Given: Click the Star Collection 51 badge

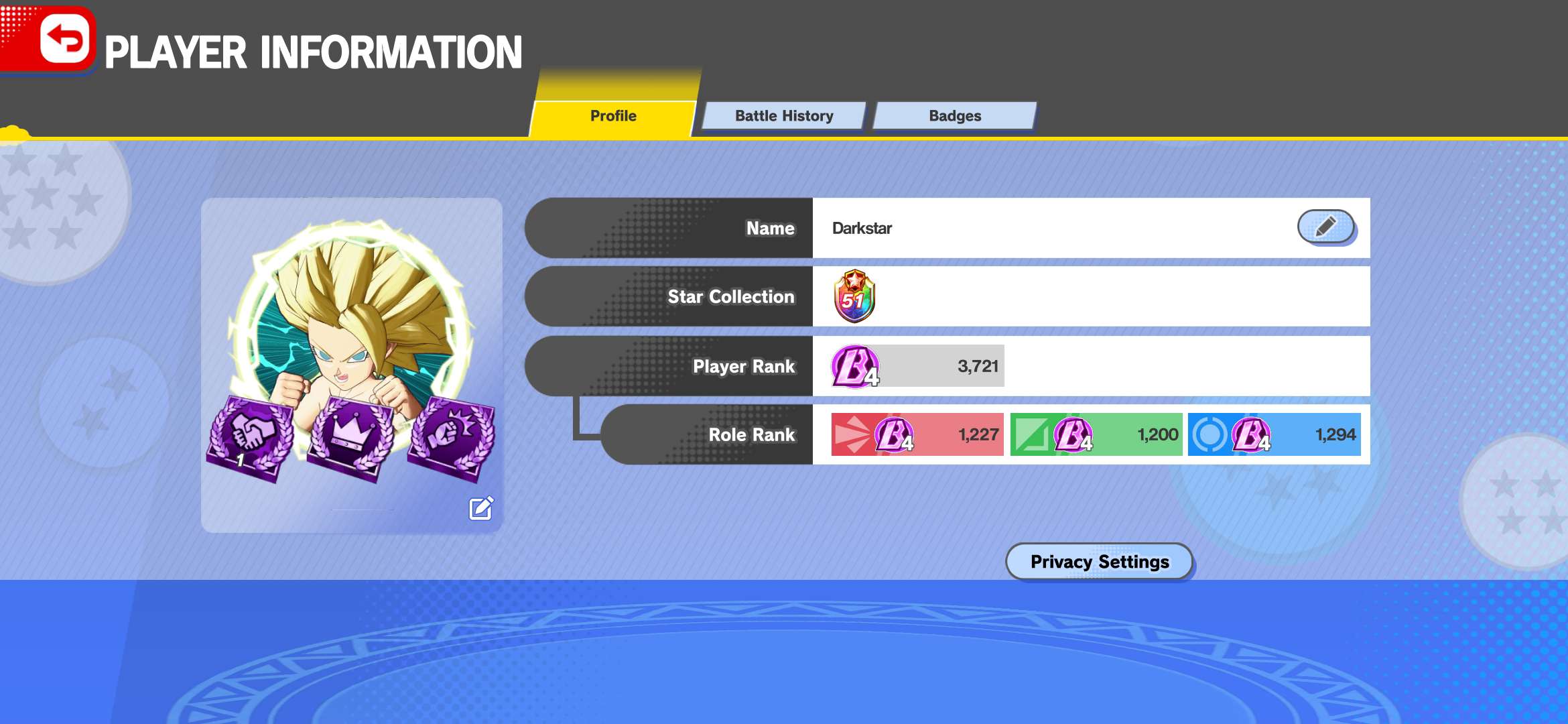Looking at the screenshot, I should pos(854,296).
